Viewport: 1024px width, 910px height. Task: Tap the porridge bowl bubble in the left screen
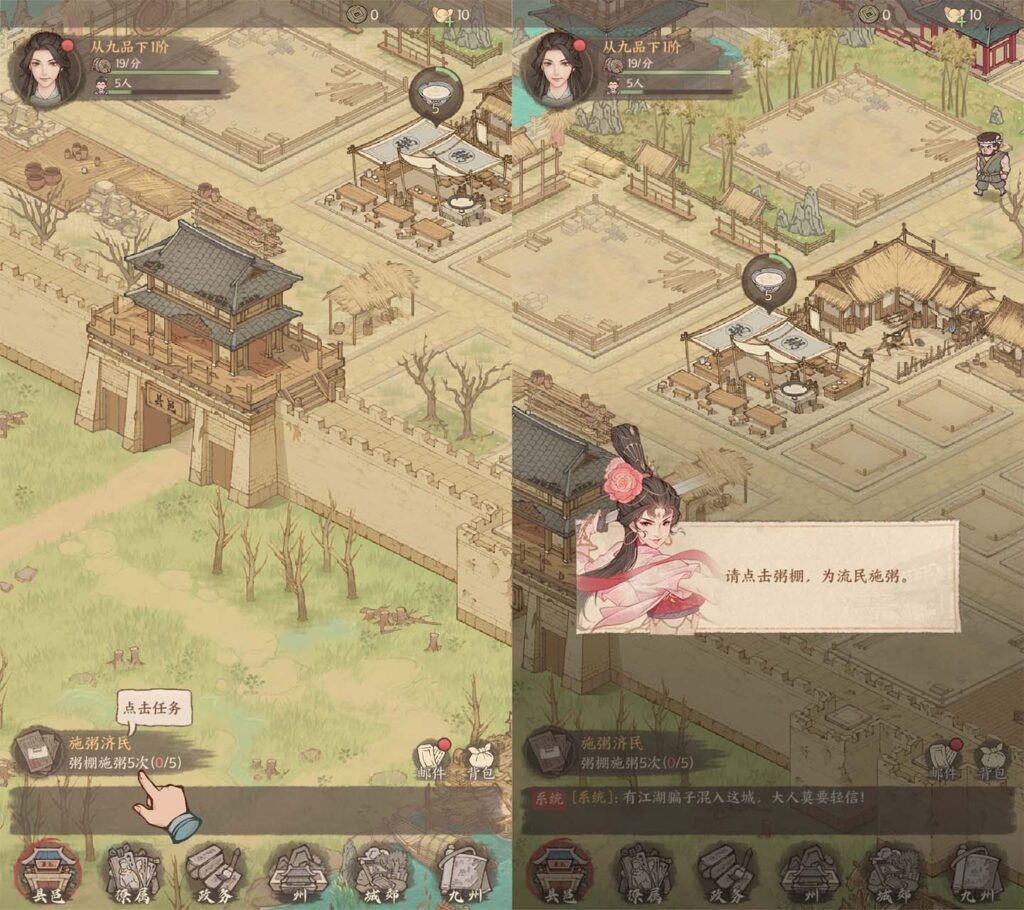click(x=434, y=93)
